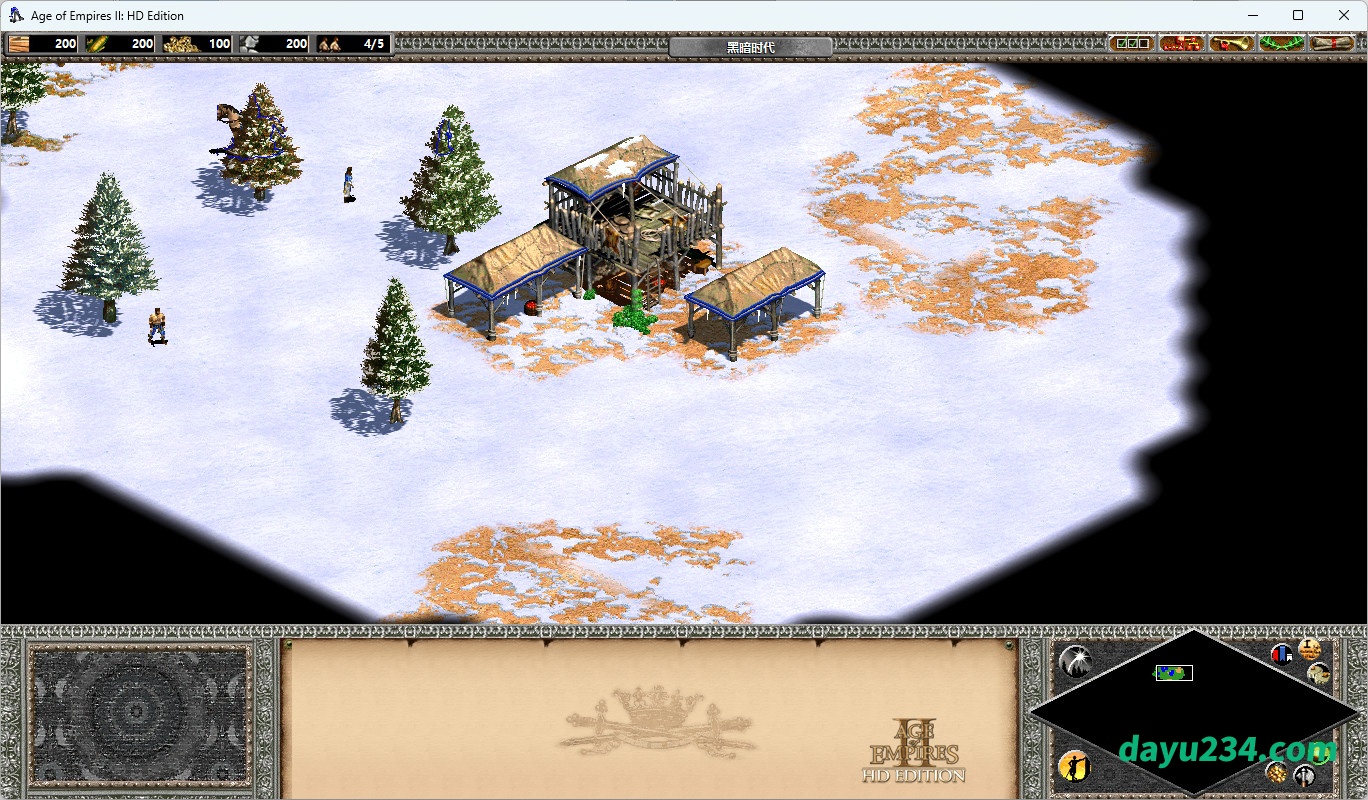Switch minimap to combat axe view
Image resolution: width=1368 pixels, height=800 pixels.
[x=1304, y=775]
